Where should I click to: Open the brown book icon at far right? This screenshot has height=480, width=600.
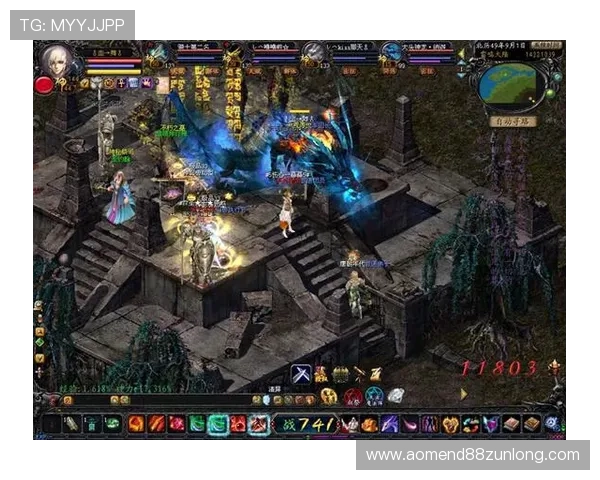(x=531, y=424)
